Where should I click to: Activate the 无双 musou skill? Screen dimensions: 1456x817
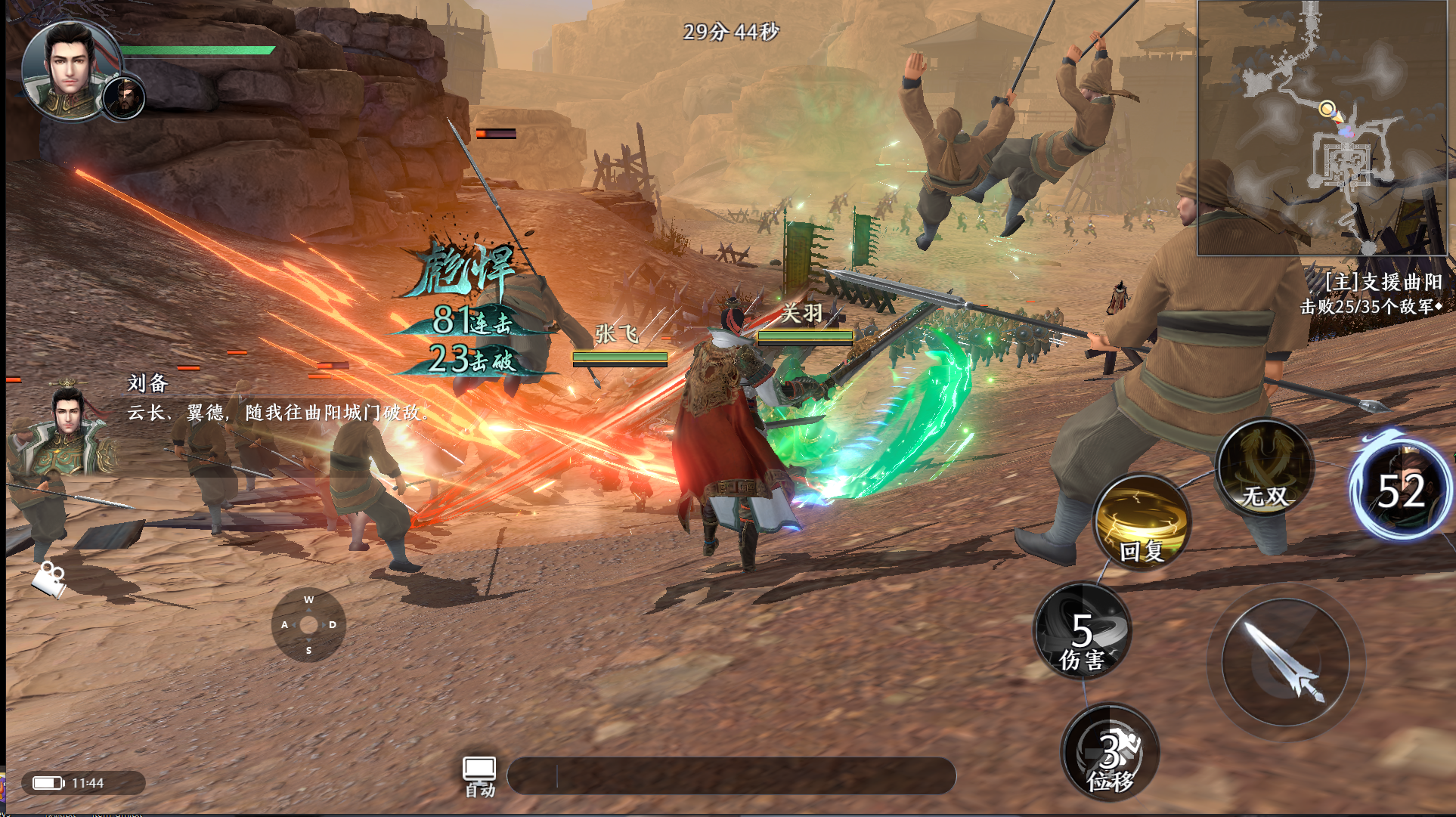(1265, 468)
